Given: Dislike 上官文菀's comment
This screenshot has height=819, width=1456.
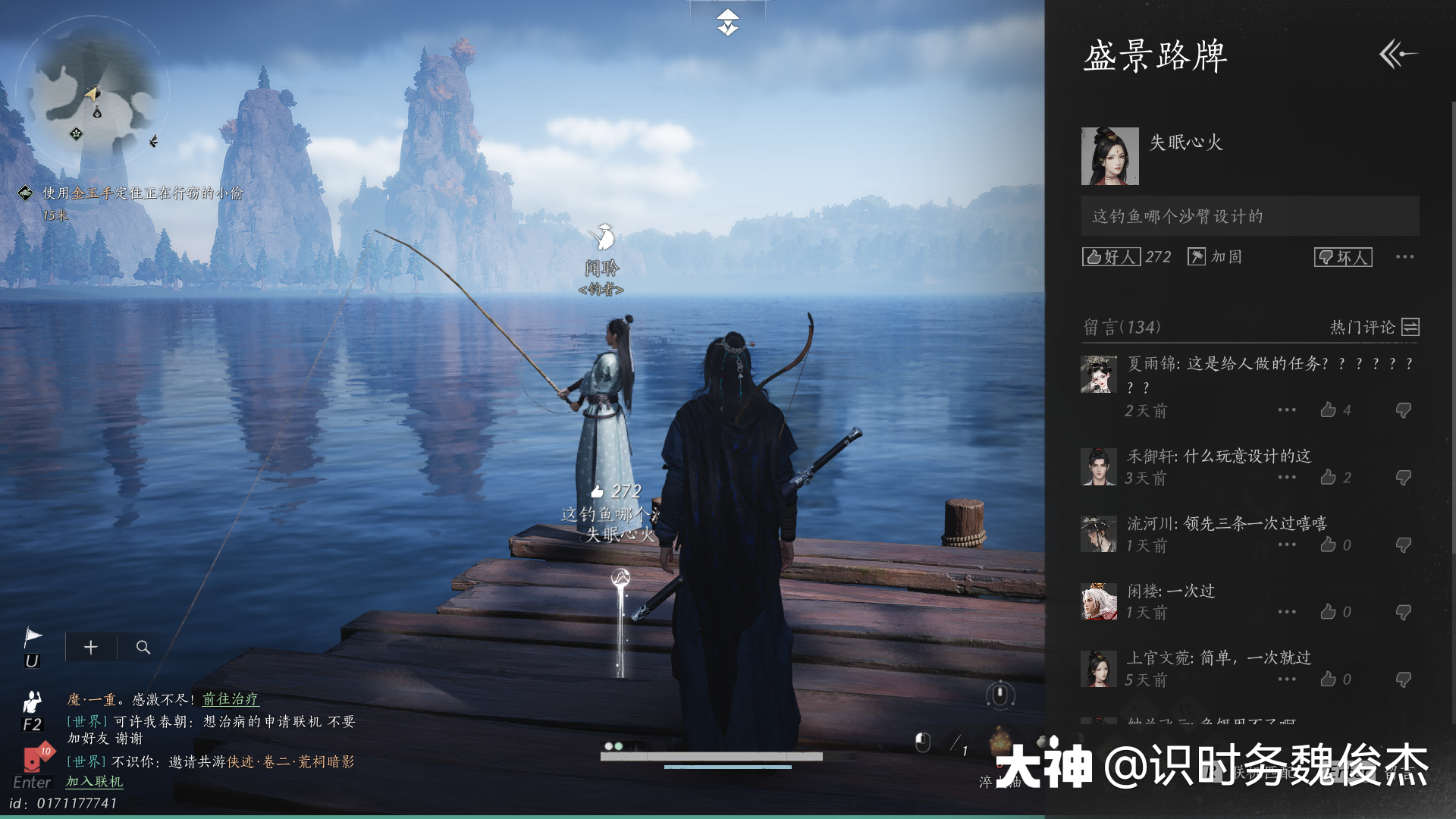Looking at the screenshot, I should click(1403, 679).
